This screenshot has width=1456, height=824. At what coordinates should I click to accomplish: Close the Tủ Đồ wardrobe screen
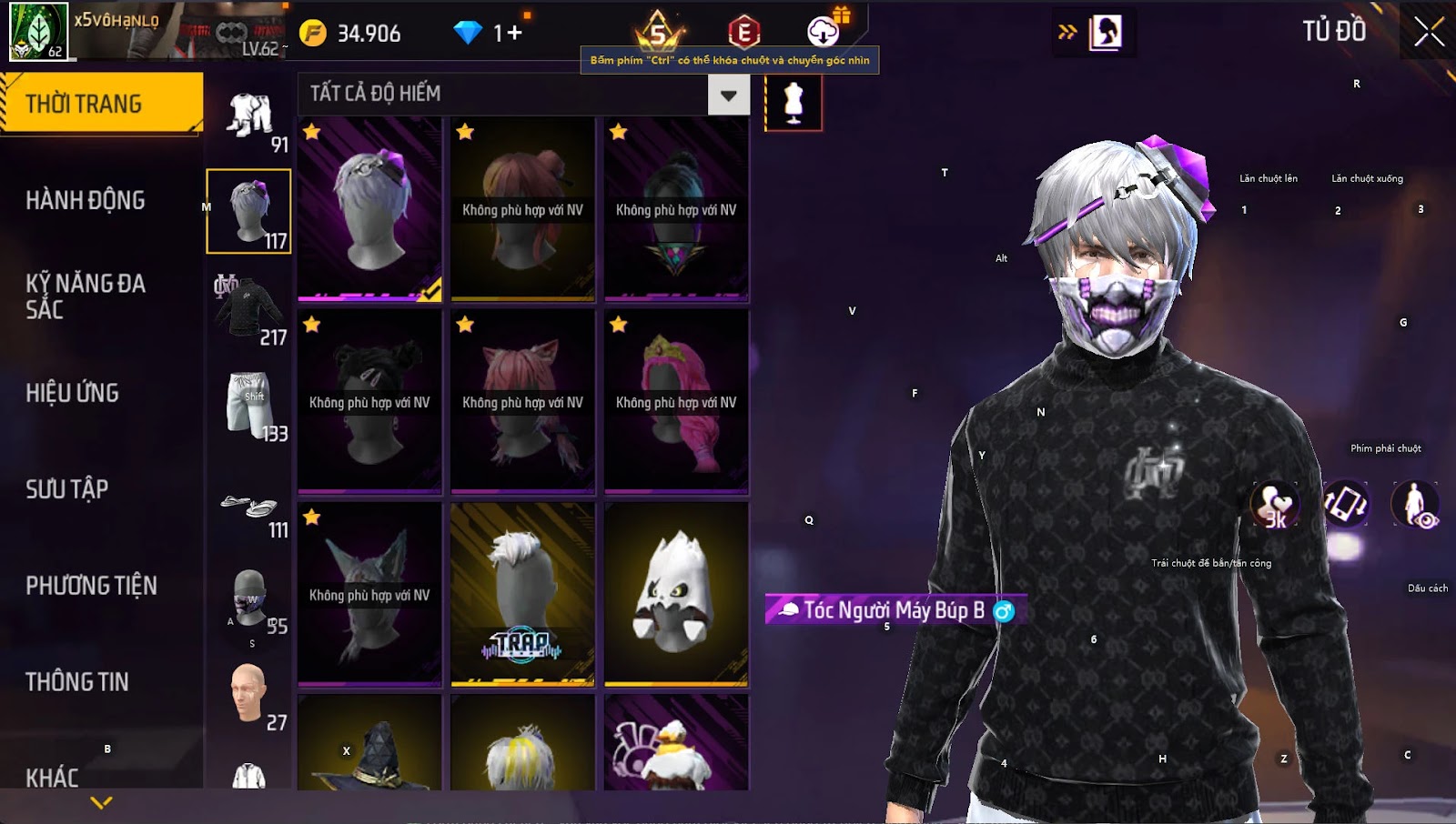[x=1429, y=32]
